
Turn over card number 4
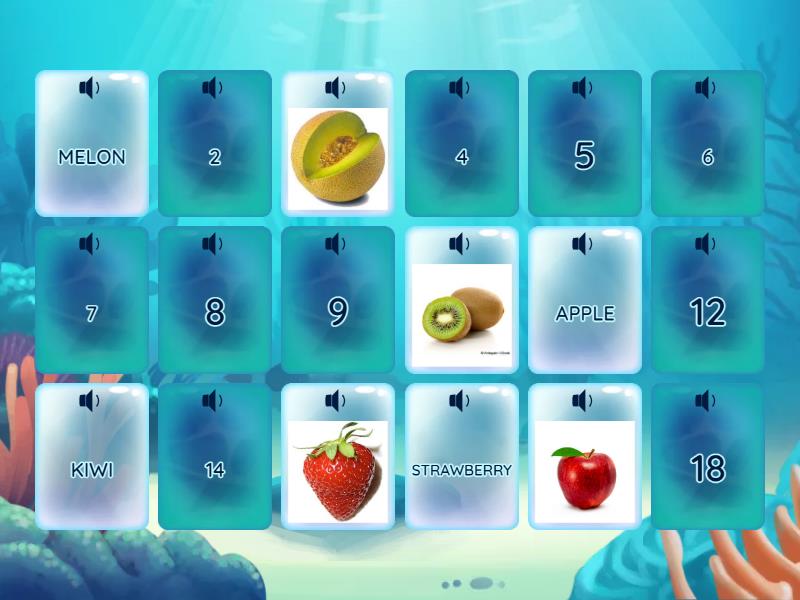(461, 157)
